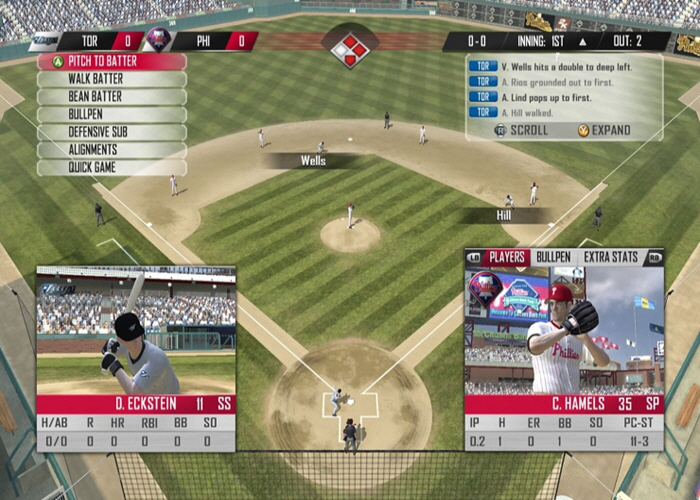Open the Bullpen menu entry

111,114
